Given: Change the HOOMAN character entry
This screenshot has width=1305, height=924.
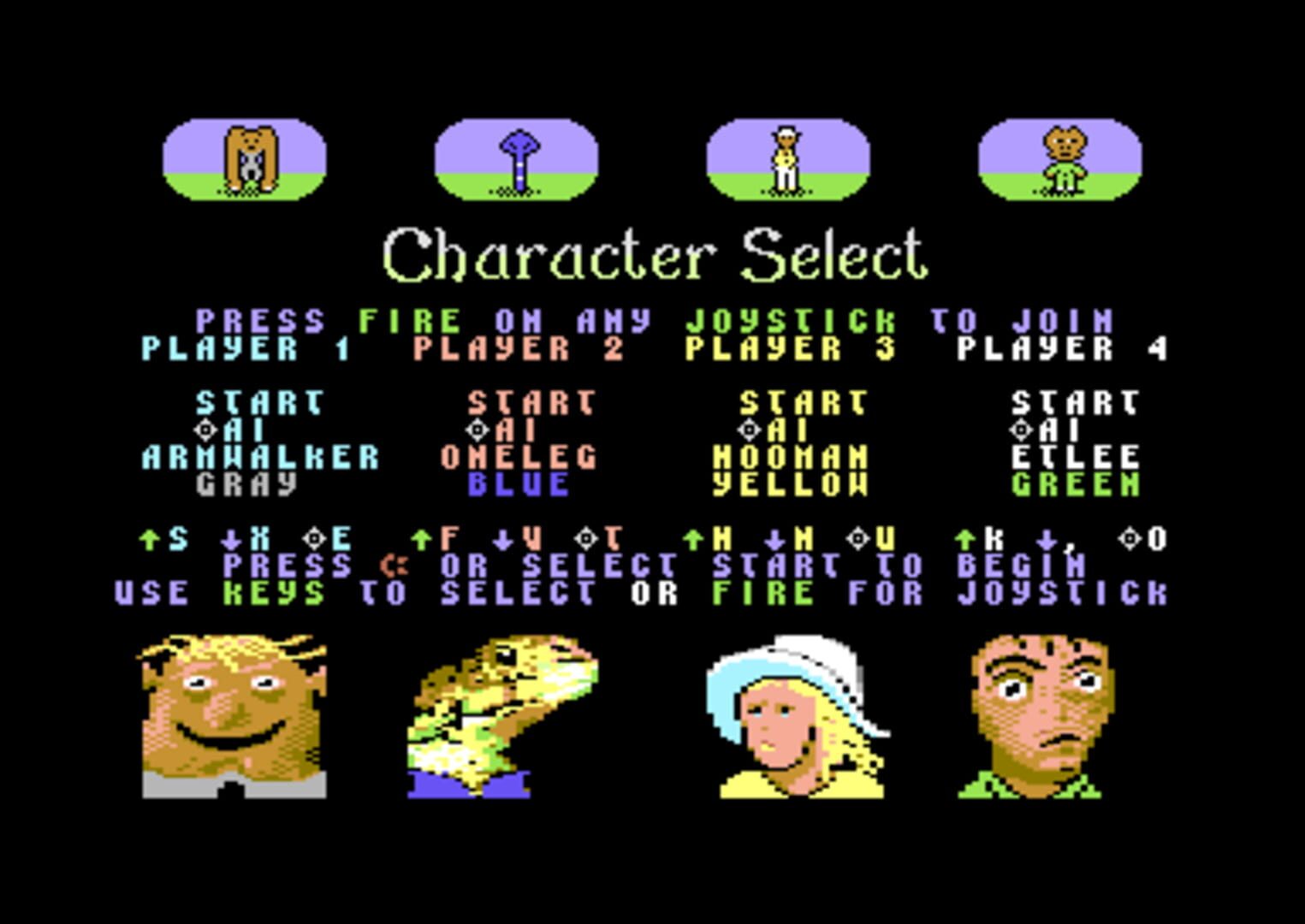Looking at the screenshot, I should coord(791,457).
